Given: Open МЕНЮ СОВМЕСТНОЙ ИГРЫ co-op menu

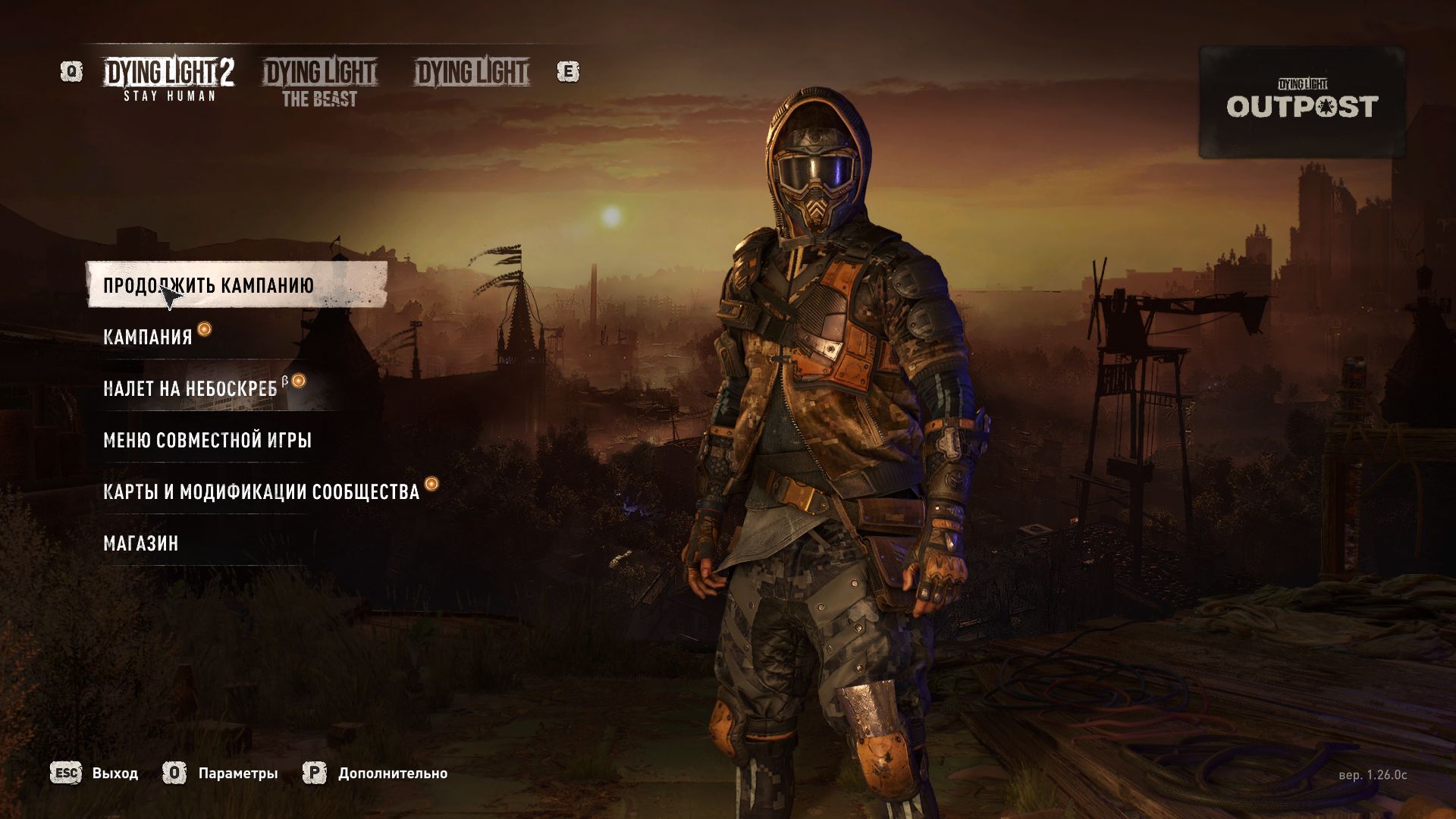Looking at the screenshot, I should (x=208, y=439).
